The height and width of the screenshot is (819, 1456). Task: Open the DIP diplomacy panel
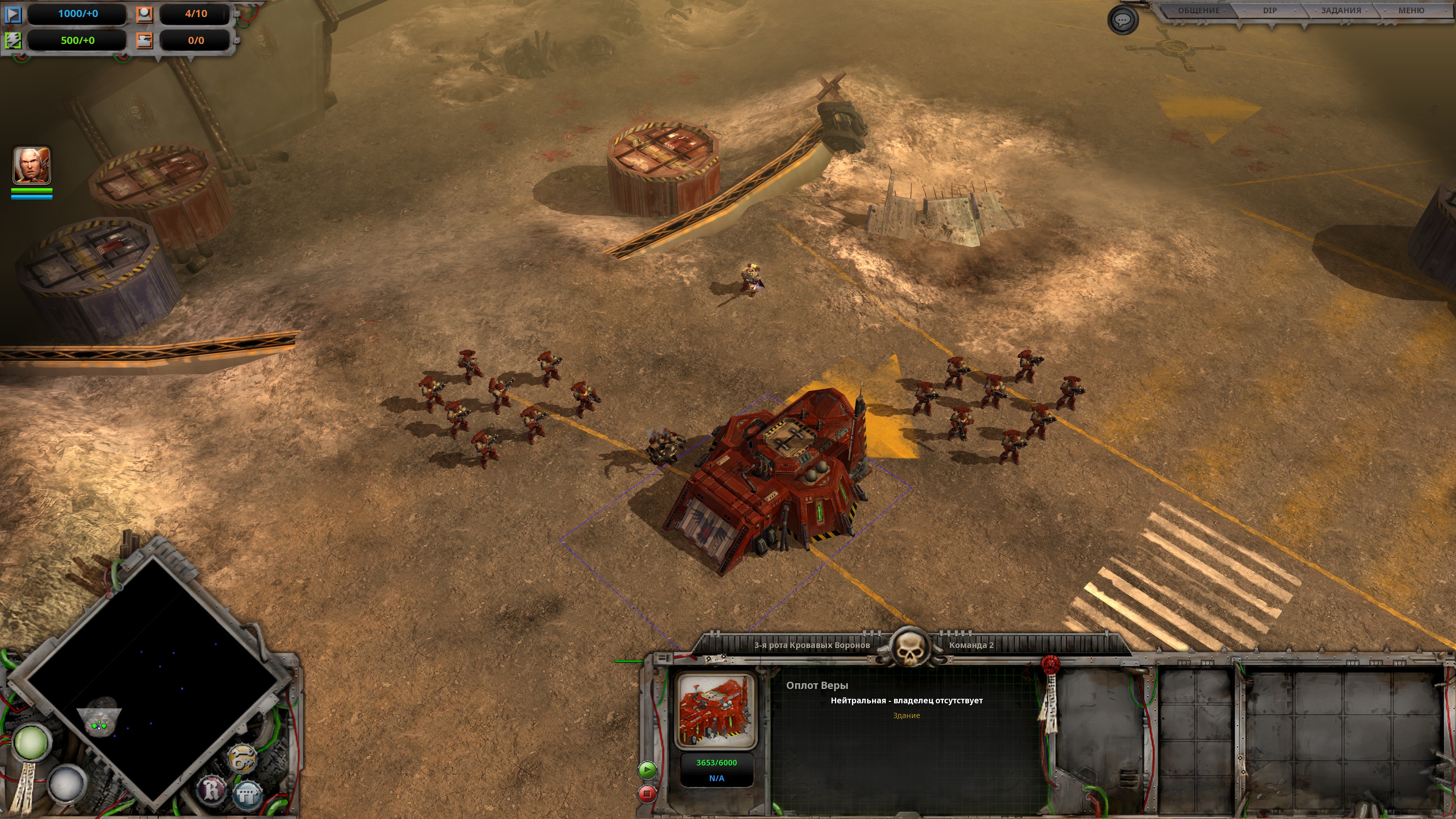(x=1269, y=11)
